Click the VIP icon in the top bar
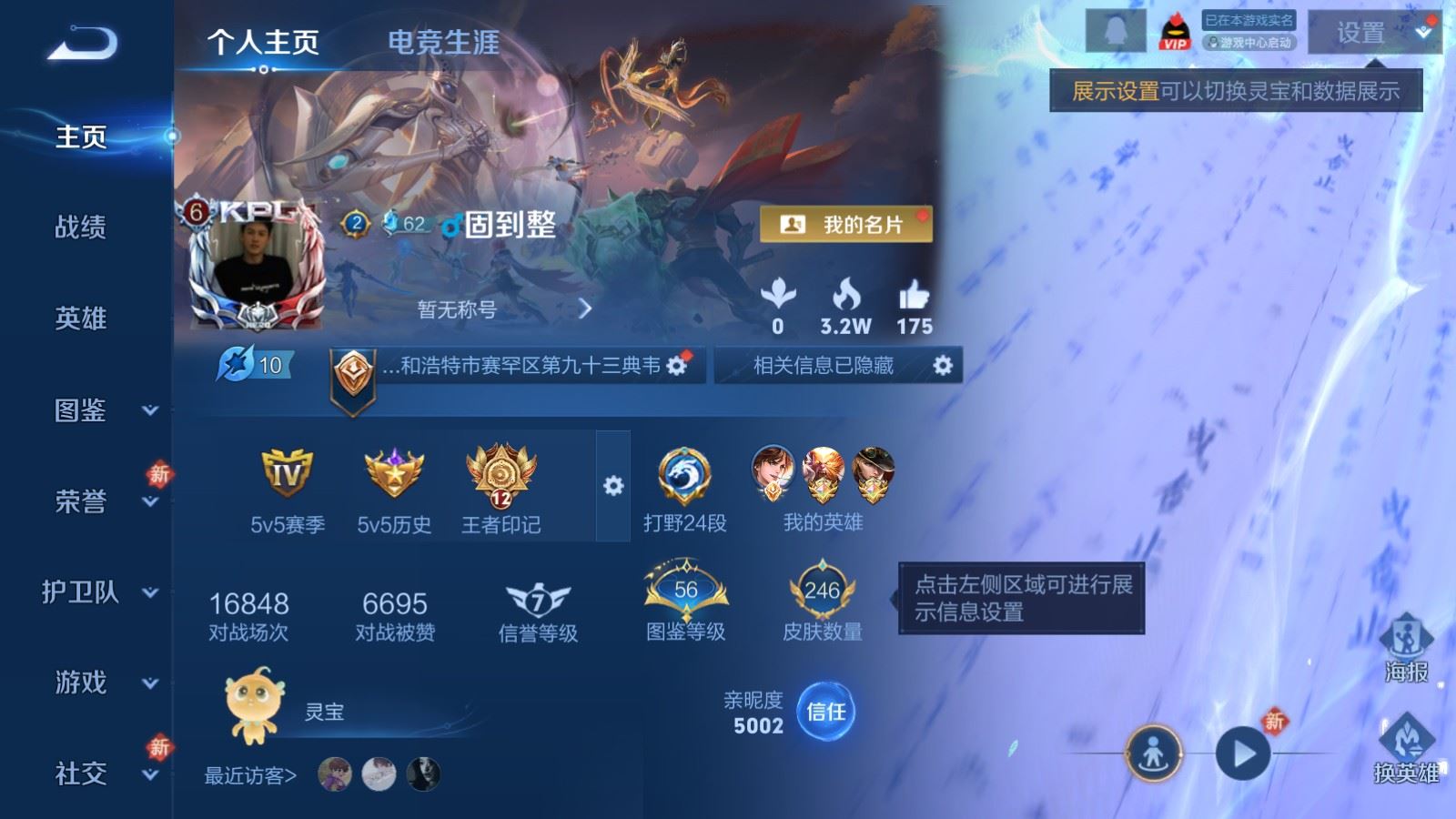This screenshot has width=1456, height=819. coord(1174,32)
